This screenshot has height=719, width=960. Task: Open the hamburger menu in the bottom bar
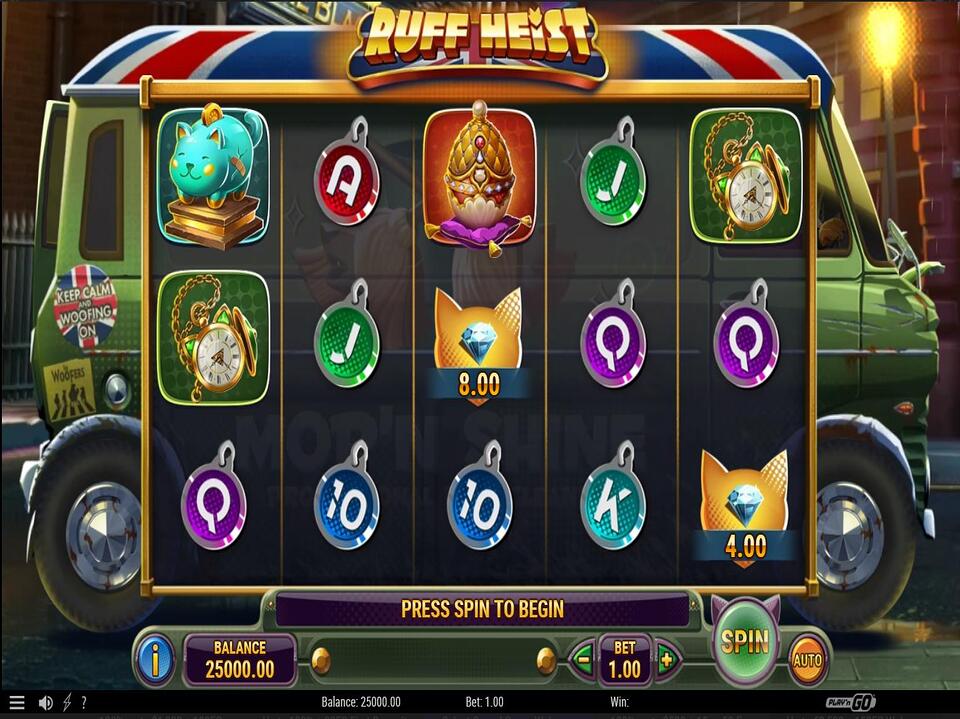point(16,703)
